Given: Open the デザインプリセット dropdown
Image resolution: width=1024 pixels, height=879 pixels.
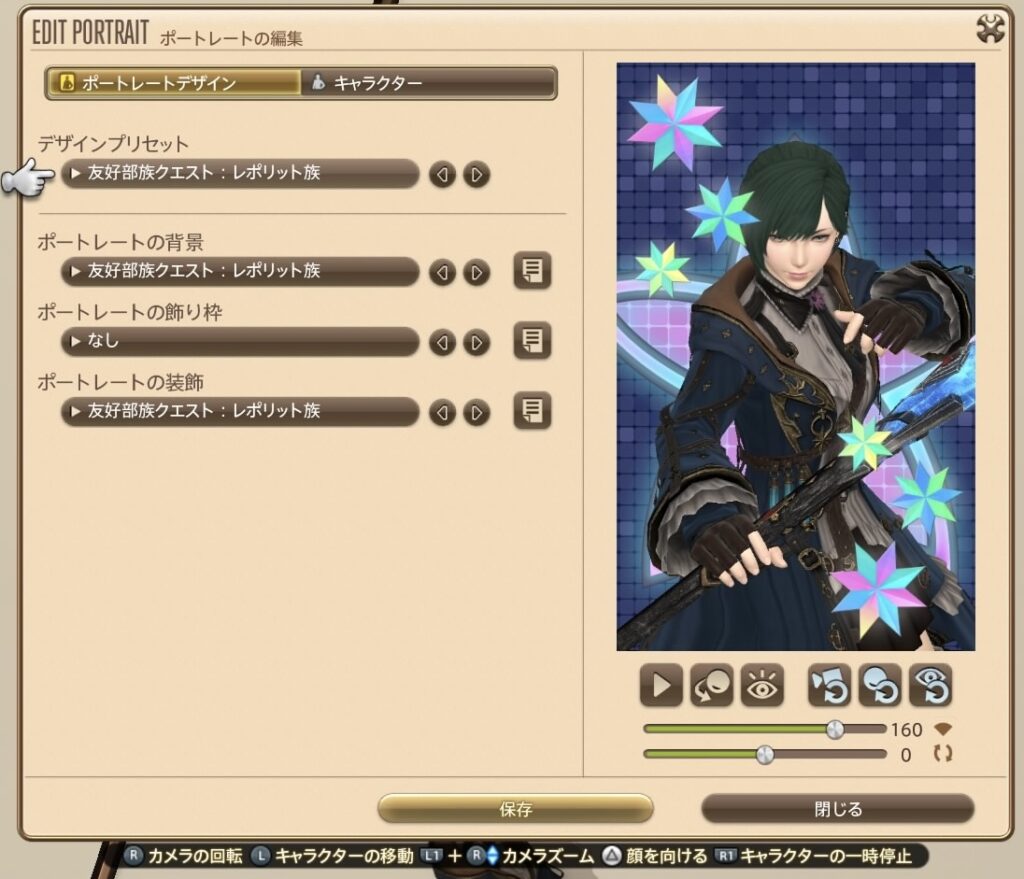Looking at the screenshot, I should [240, 174].
